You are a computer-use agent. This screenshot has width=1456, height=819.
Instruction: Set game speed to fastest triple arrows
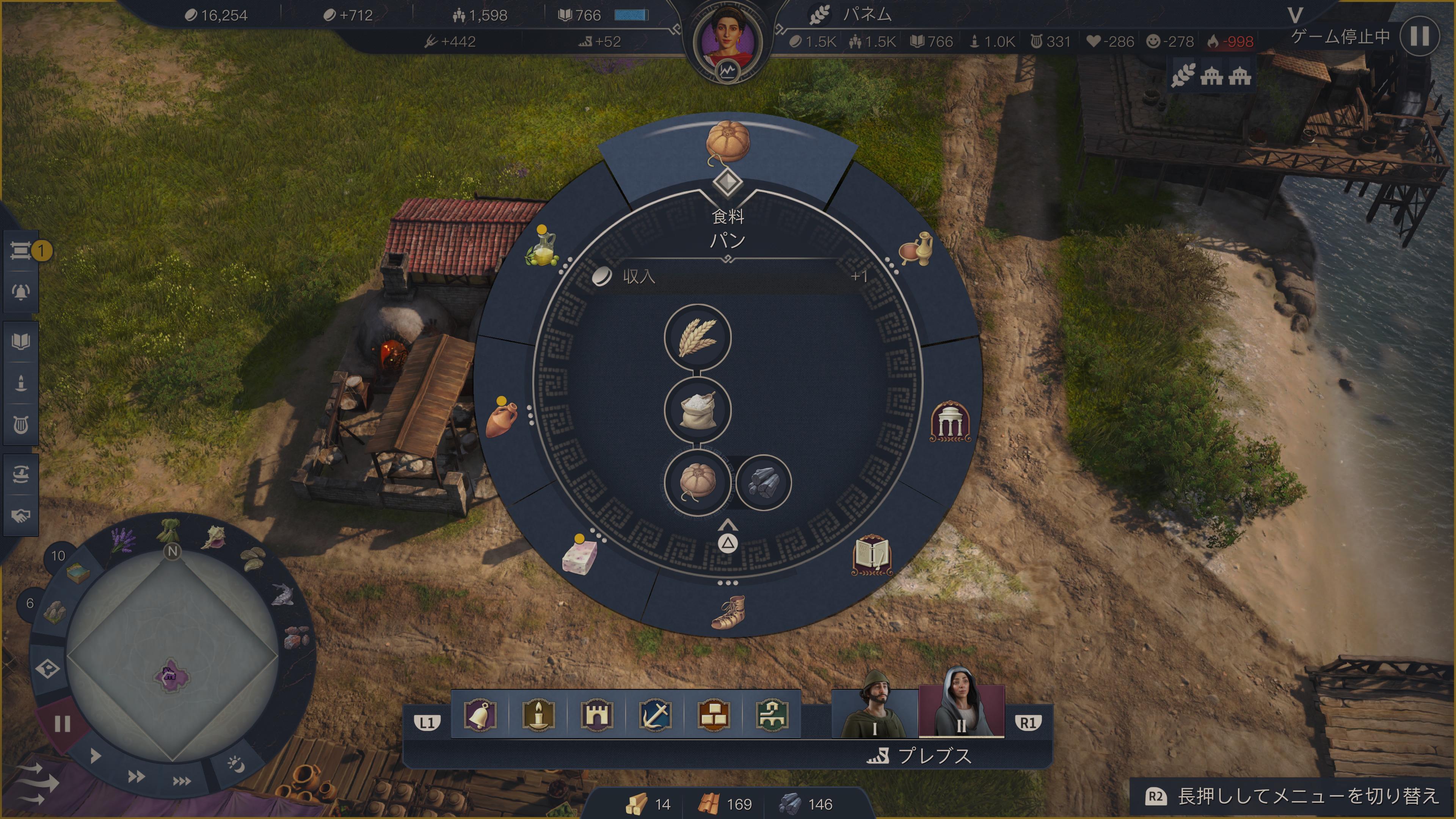click(182, 781)
